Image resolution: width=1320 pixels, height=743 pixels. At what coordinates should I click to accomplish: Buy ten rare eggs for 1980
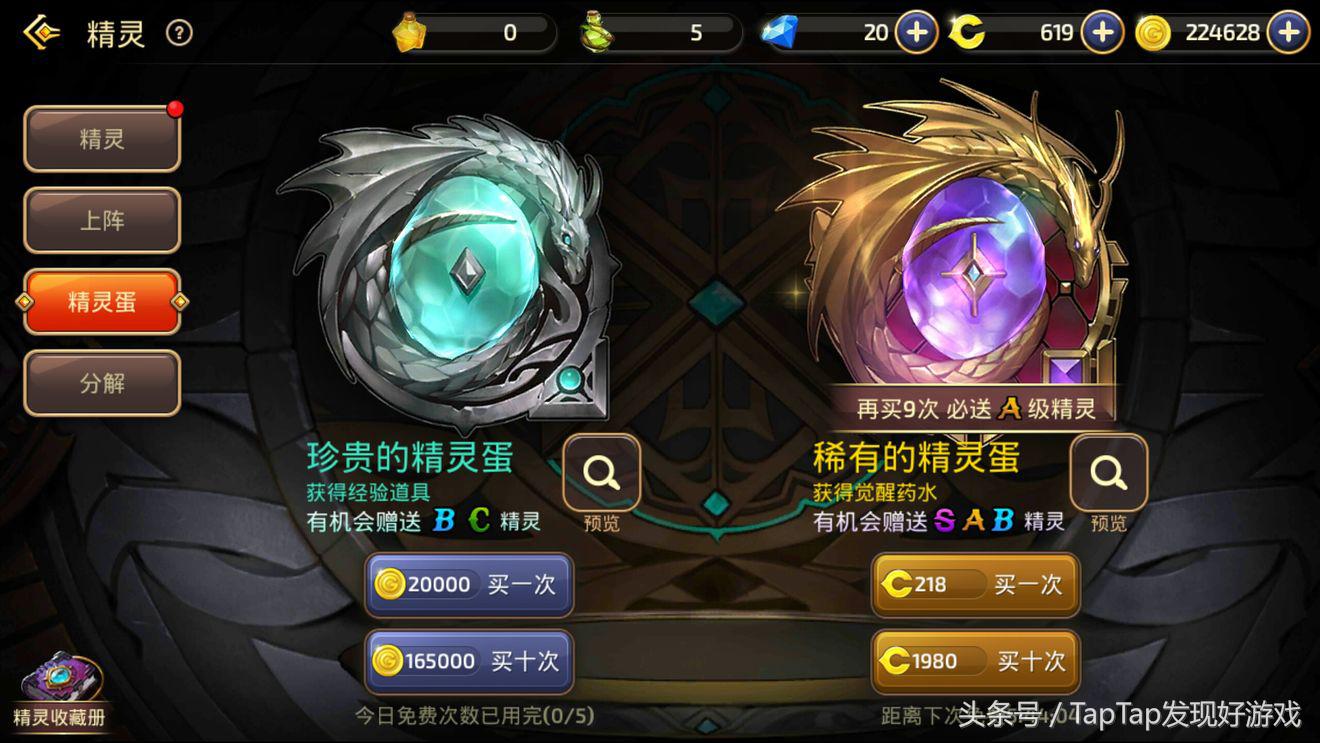click(974, 662)
